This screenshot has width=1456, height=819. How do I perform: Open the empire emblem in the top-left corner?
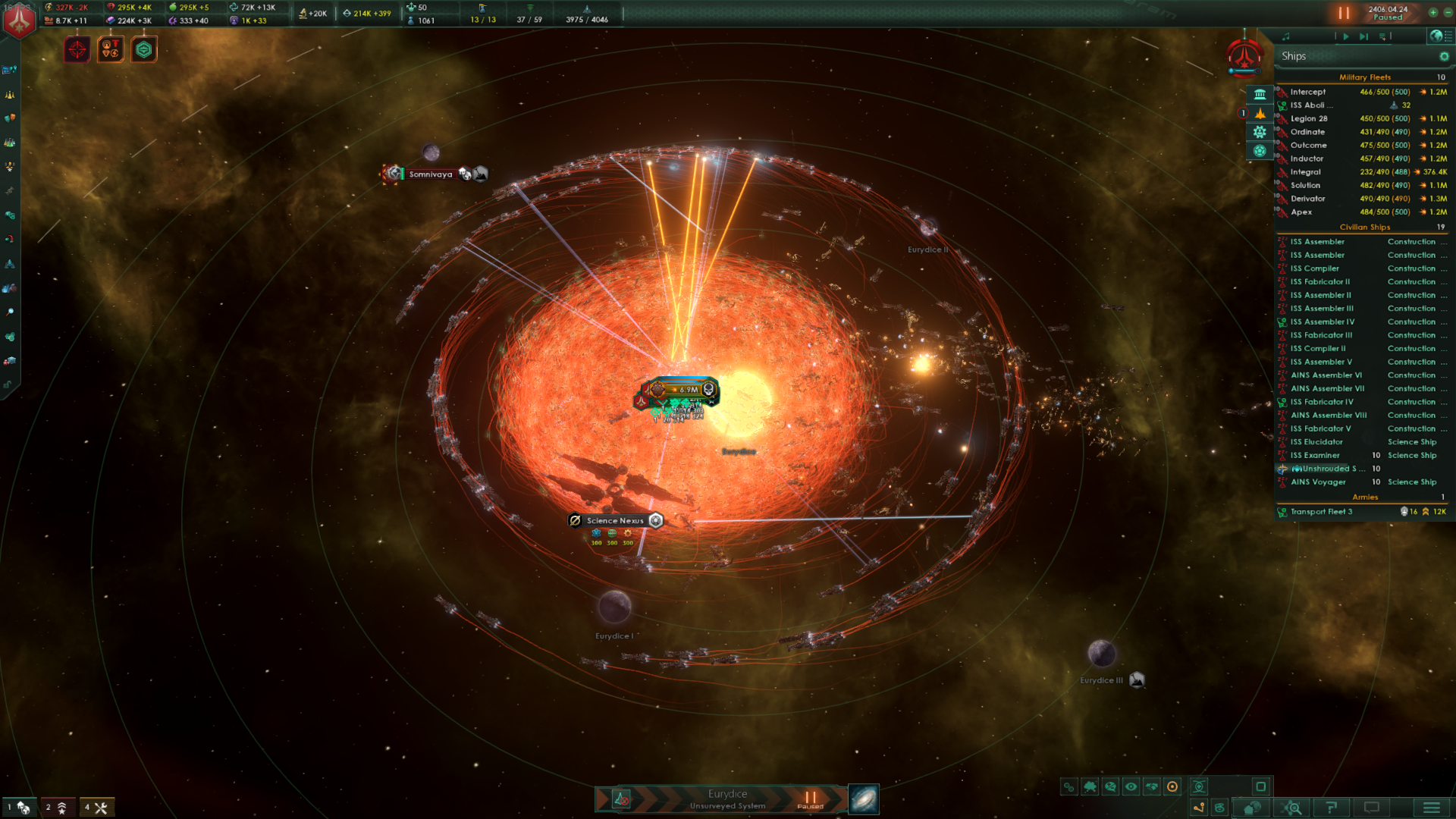coord(19,20)
